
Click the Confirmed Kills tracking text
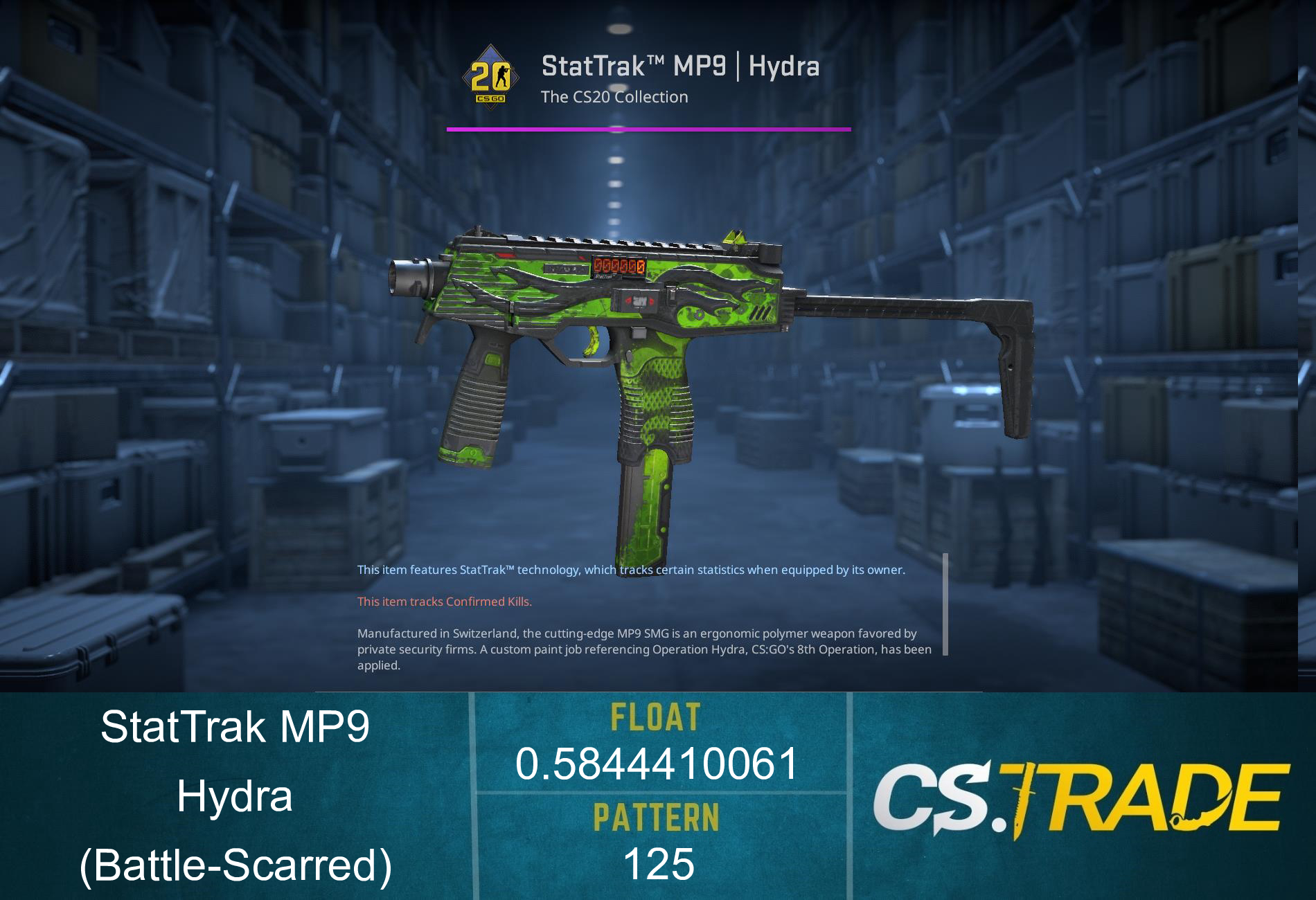click(443, 602)
